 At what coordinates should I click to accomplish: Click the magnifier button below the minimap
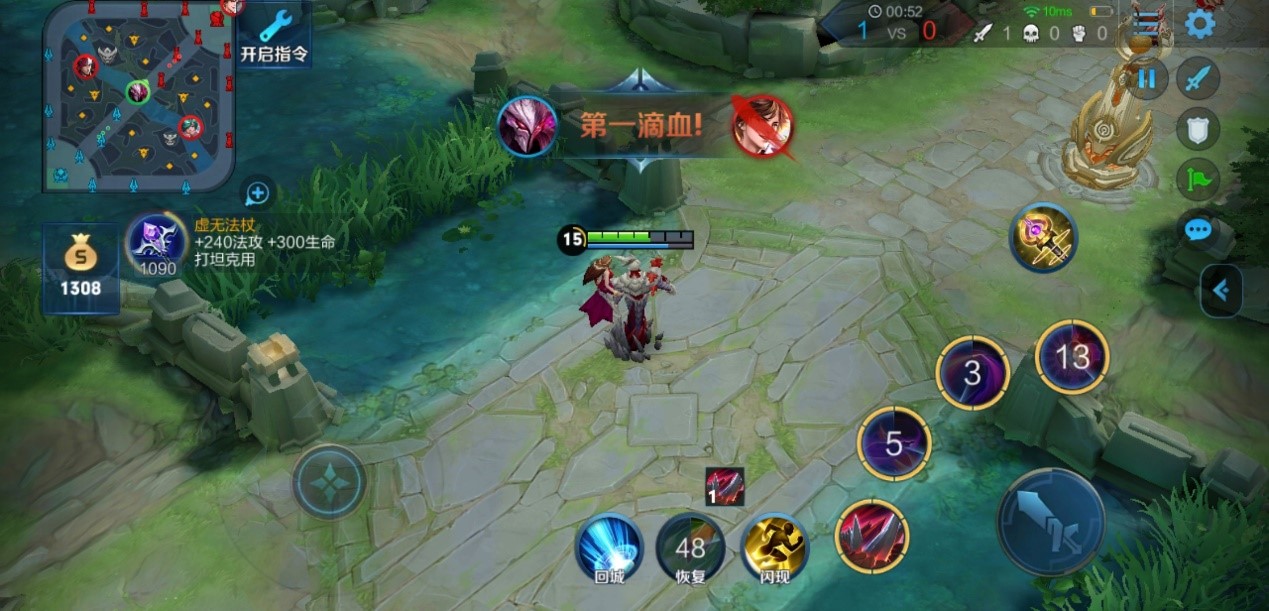point(257,192)
